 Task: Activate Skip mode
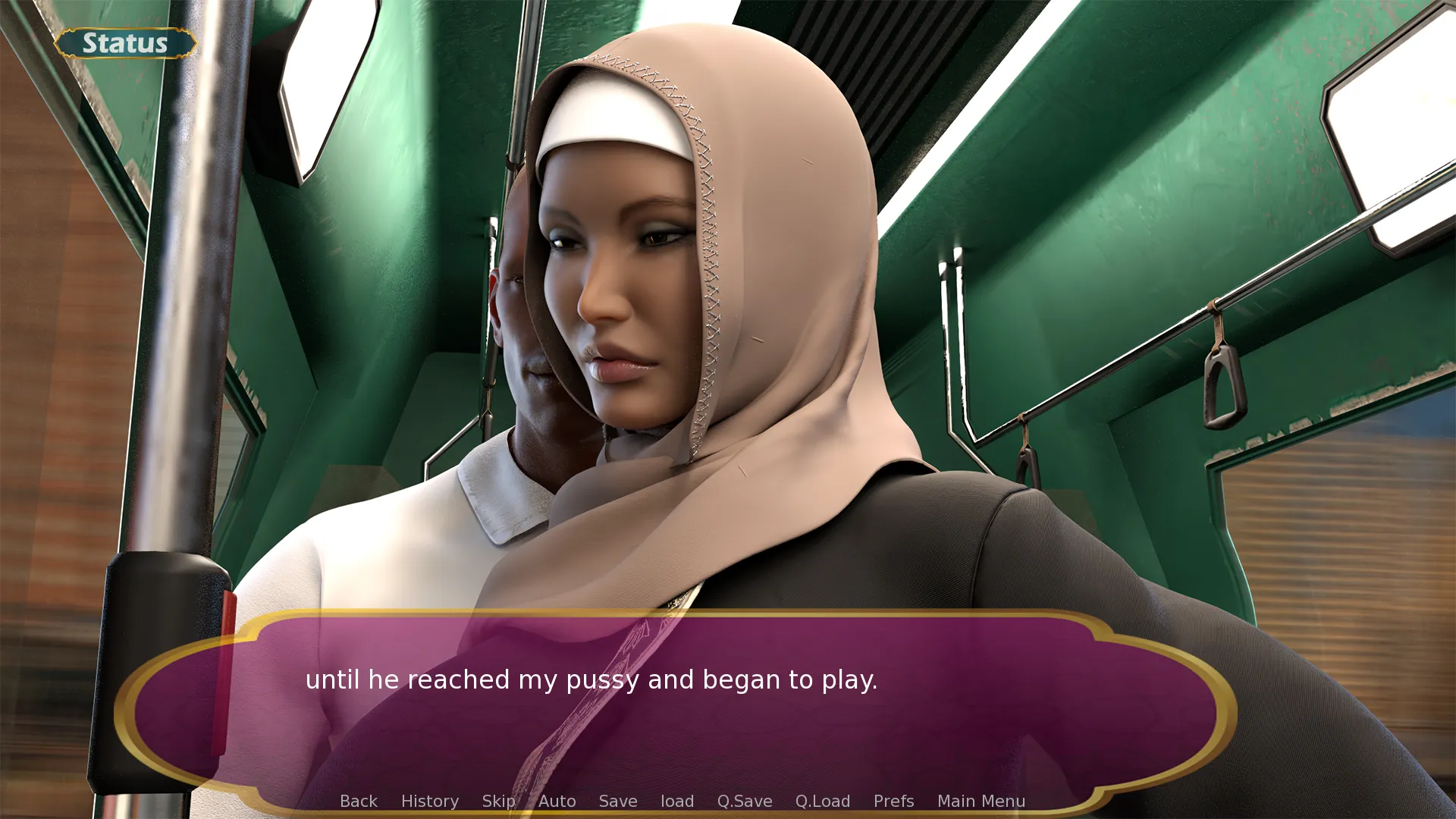498,801
